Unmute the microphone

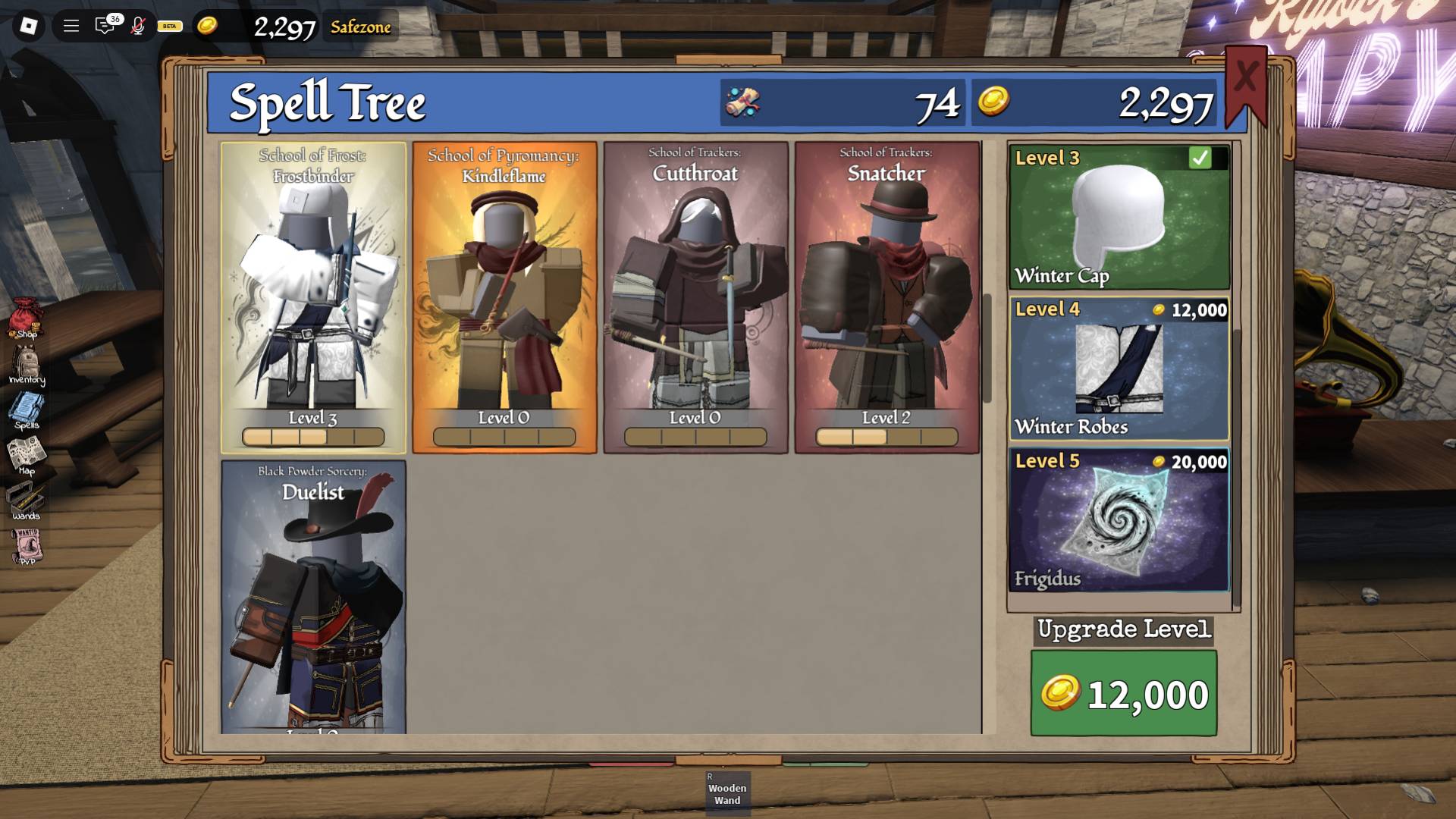pos(138,25)
